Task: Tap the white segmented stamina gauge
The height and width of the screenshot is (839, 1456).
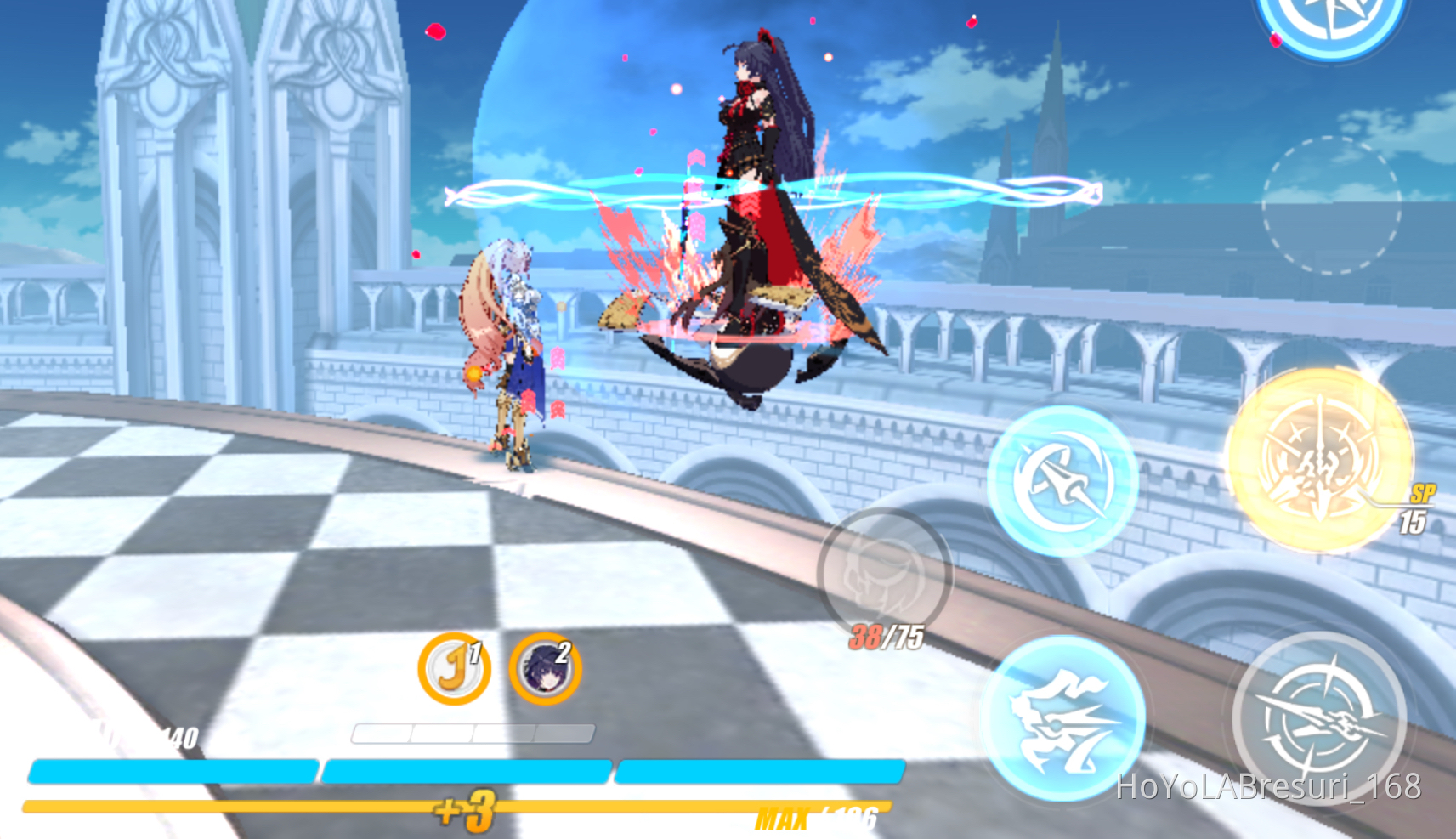Action: click(473, 731)
